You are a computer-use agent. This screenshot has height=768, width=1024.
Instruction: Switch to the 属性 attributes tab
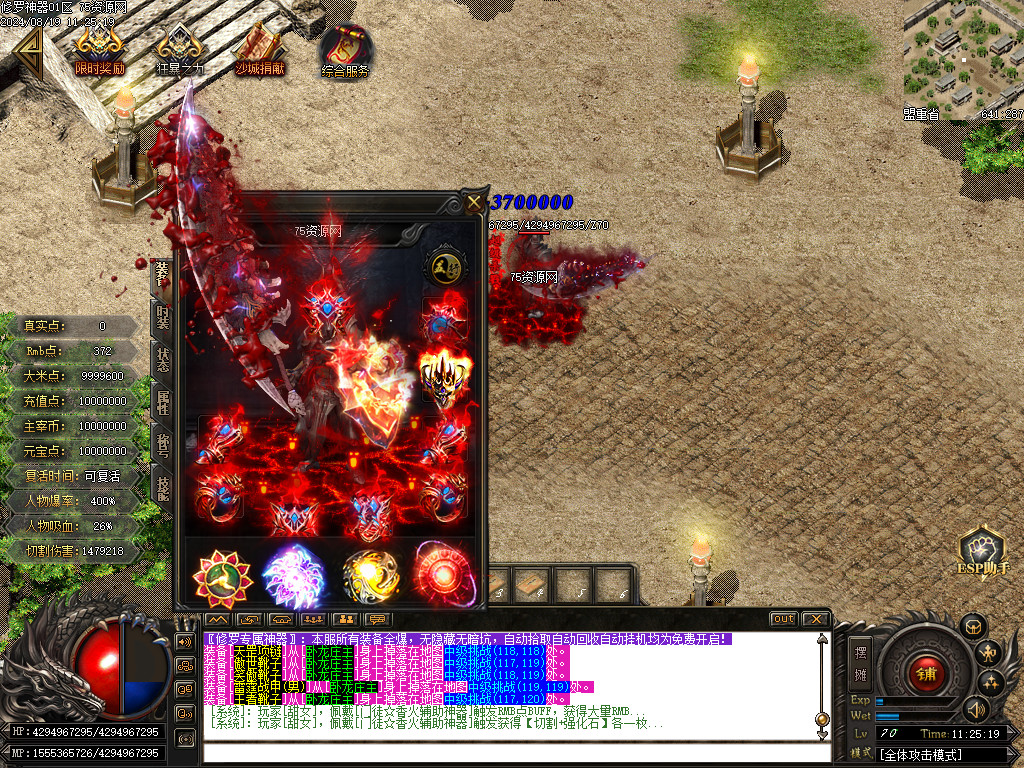162,402
